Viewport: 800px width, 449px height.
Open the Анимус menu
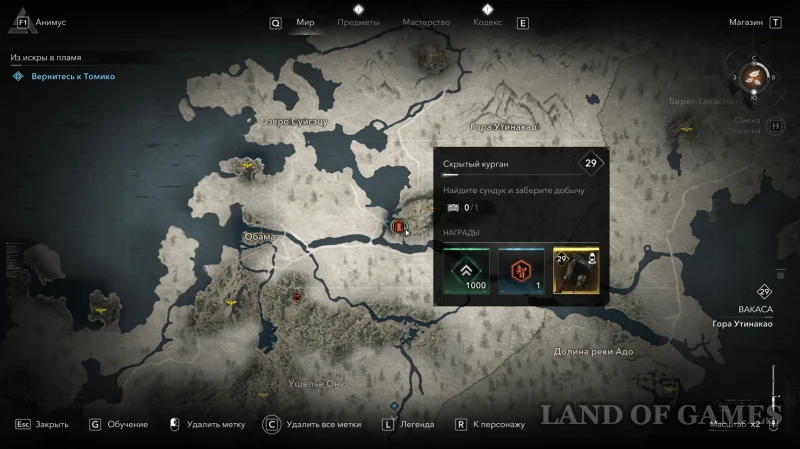(50, 22)
